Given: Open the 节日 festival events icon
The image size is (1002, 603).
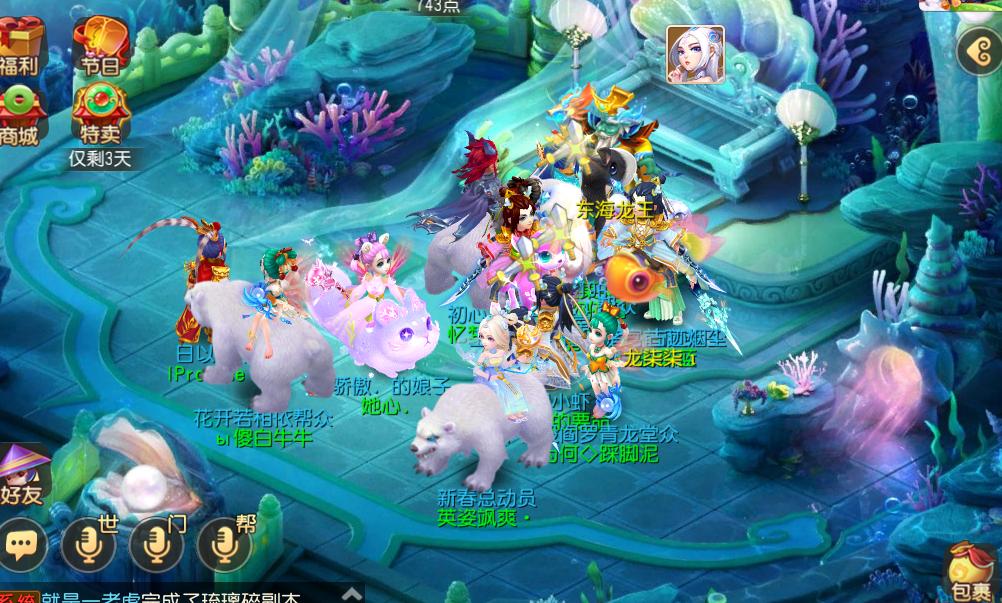Looking at the screenshot, I should tap(98, 46).
